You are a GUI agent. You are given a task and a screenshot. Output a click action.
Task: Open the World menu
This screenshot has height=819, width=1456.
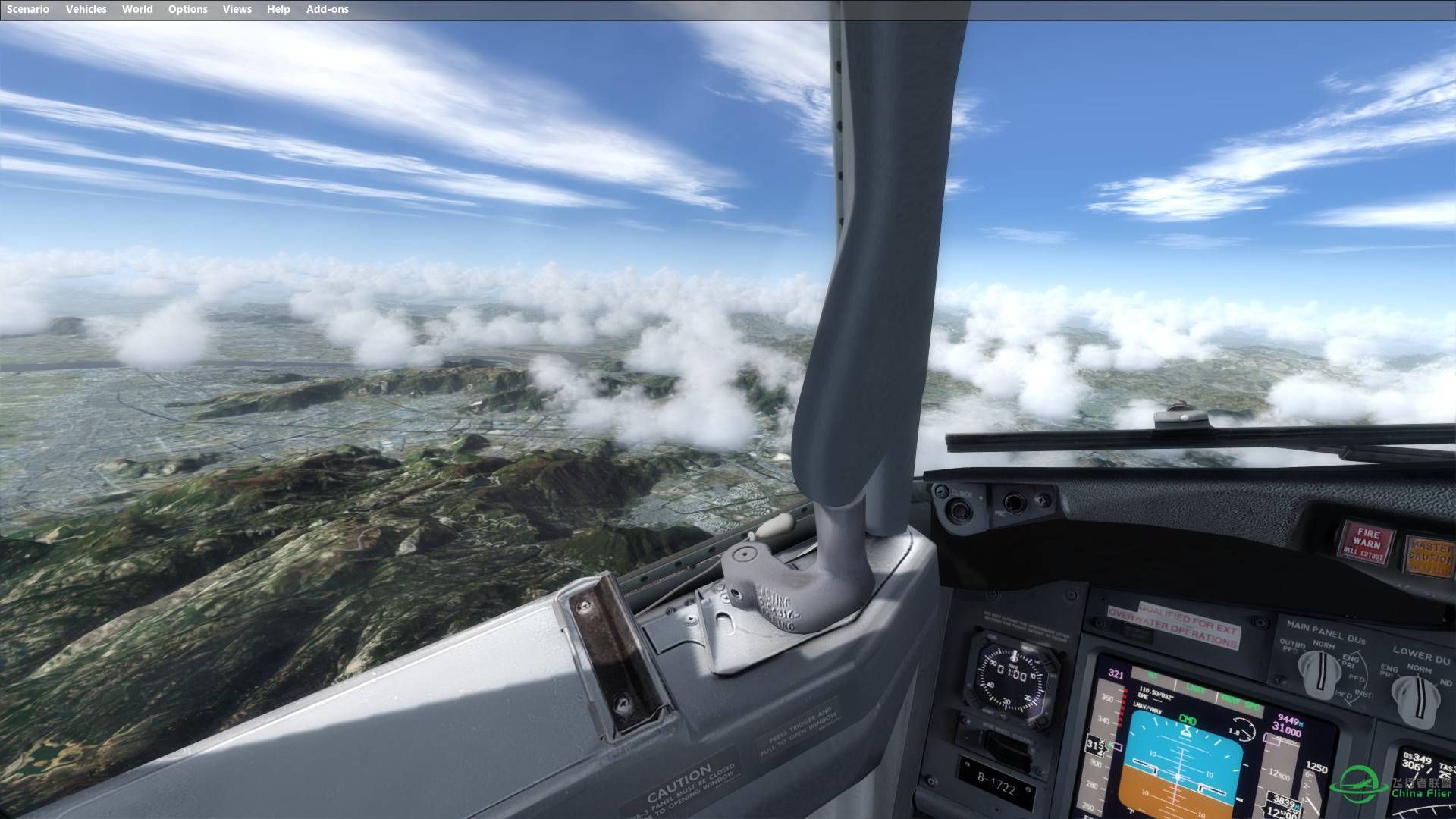tap(137, 9)
